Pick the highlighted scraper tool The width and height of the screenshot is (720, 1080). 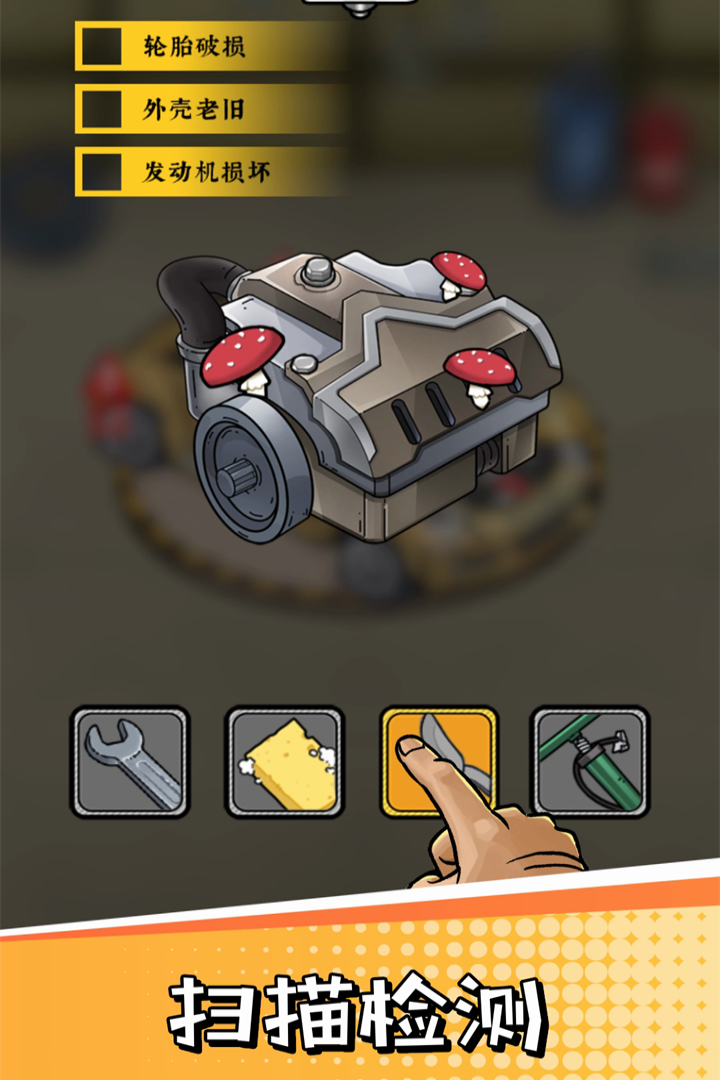pyautogui.click(x=439, y=761)
